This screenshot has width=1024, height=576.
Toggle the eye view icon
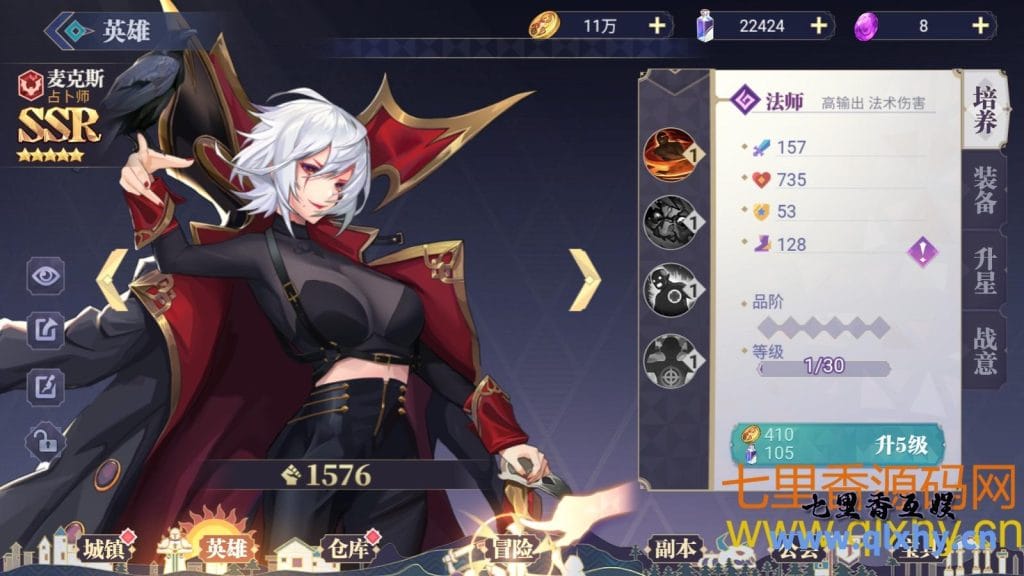click(45, 277)
